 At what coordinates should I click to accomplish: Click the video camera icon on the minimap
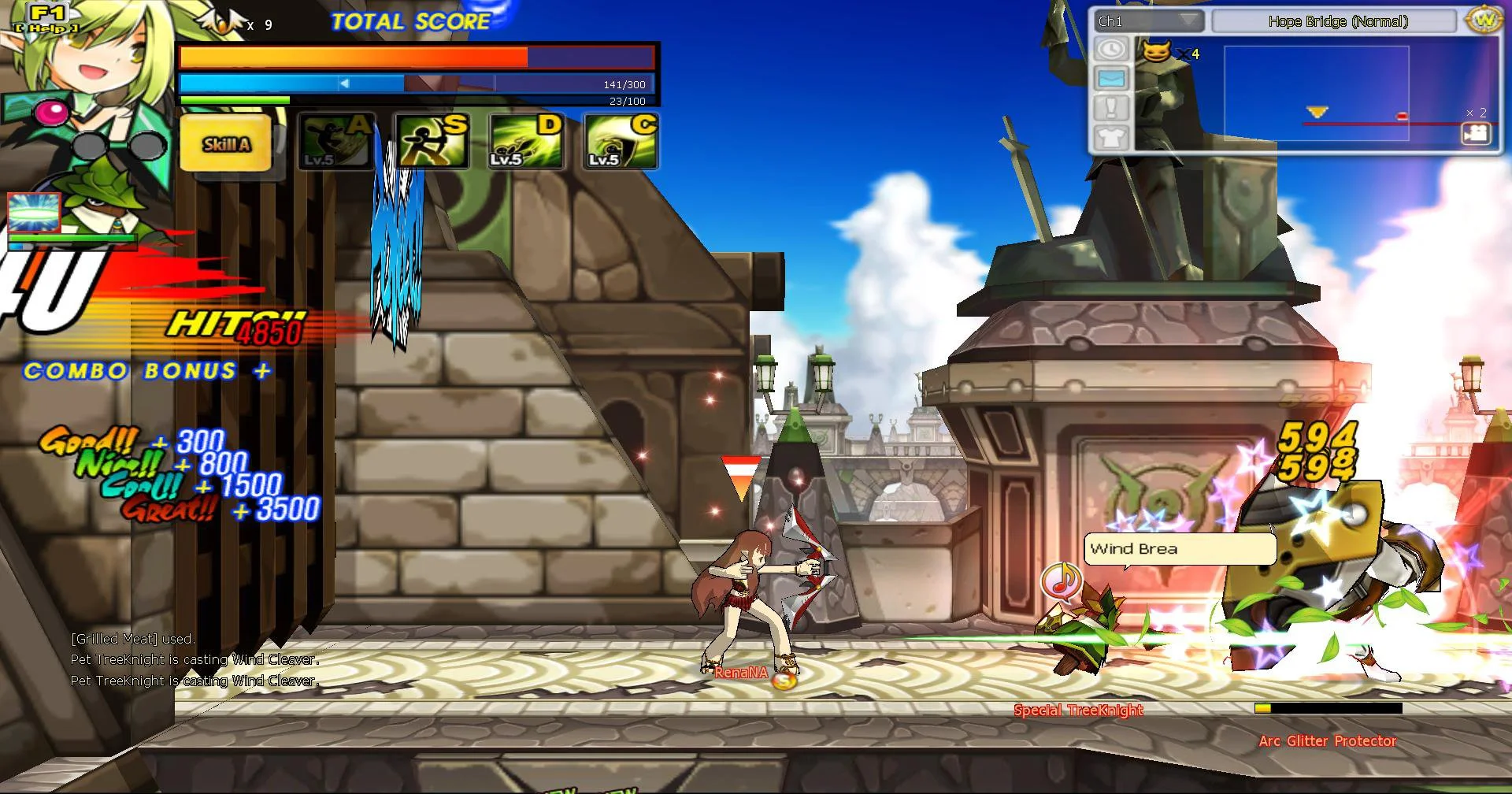[1476, 135]
